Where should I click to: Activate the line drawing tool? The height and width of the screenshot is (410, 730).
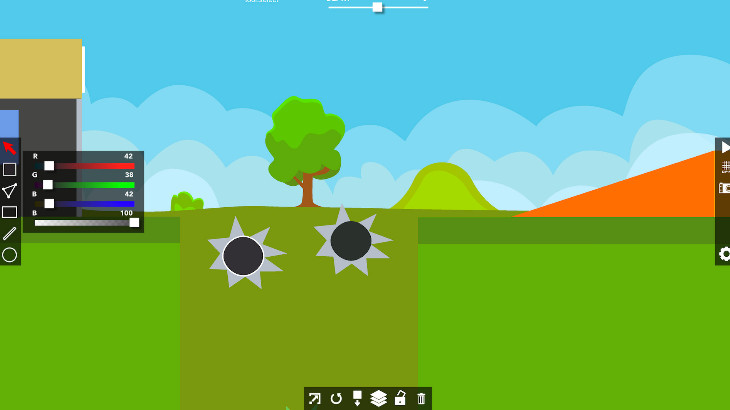tap(9, 233)
